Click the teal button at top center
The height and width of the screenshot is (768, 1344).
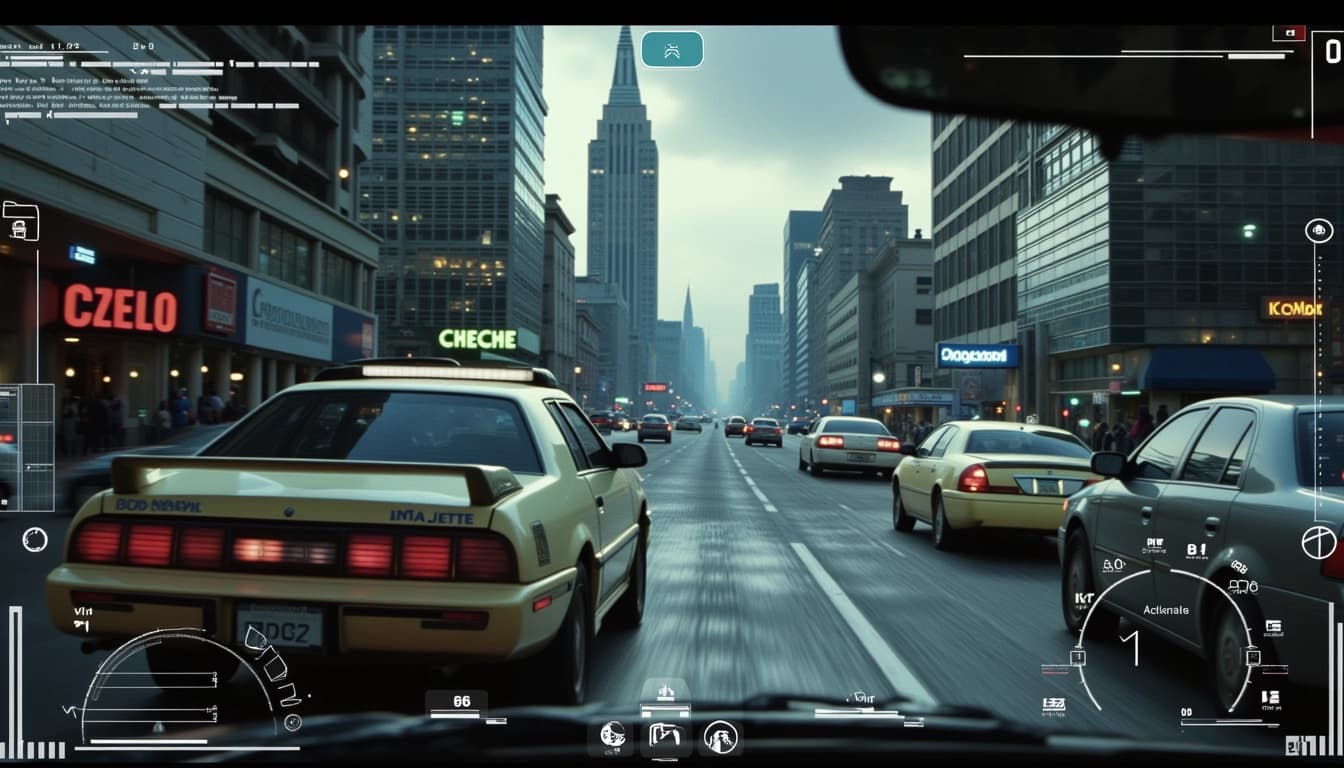click(672, 49)
